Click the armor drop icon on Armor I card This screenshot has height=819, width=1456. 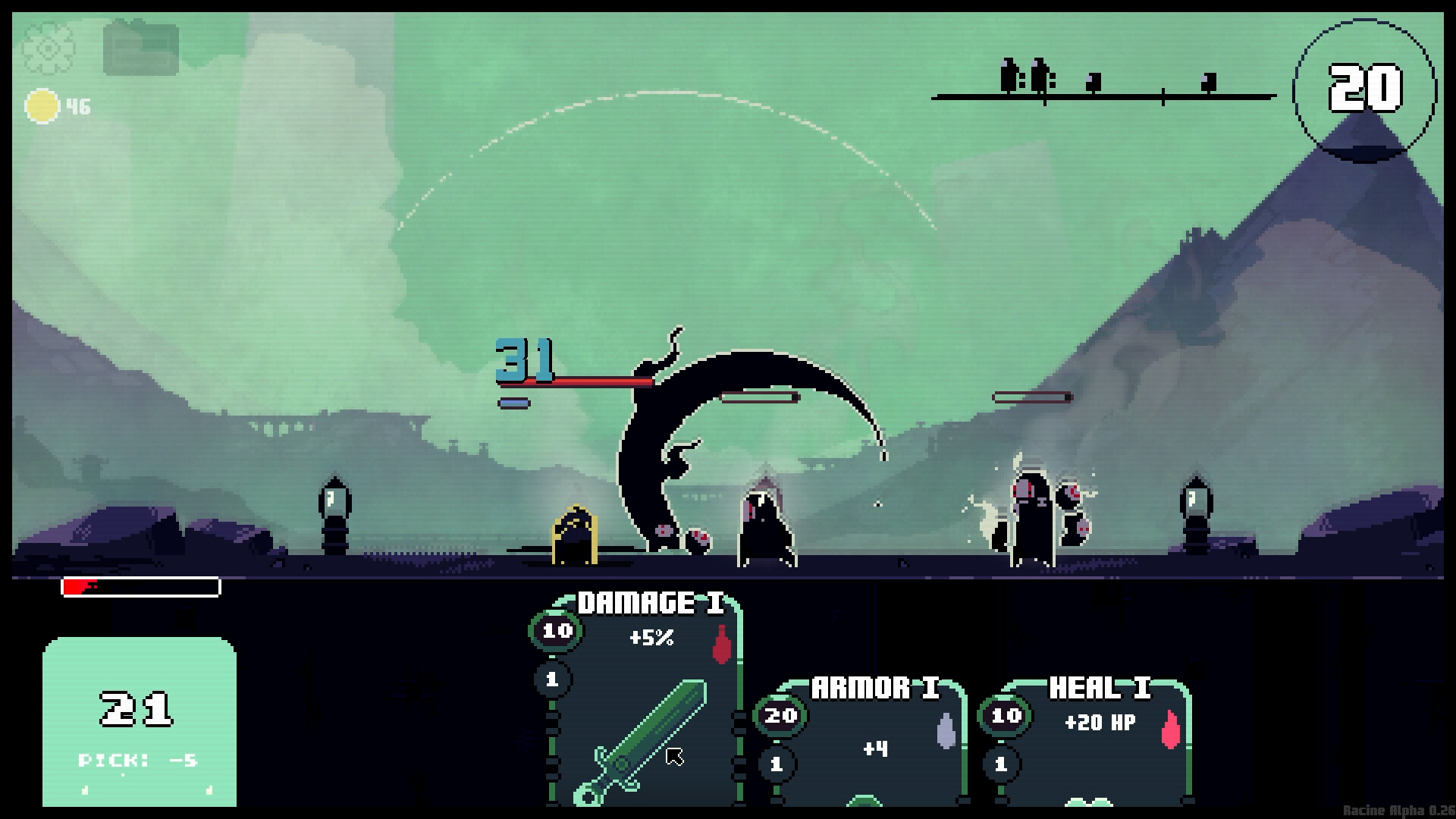click(944, 726)
